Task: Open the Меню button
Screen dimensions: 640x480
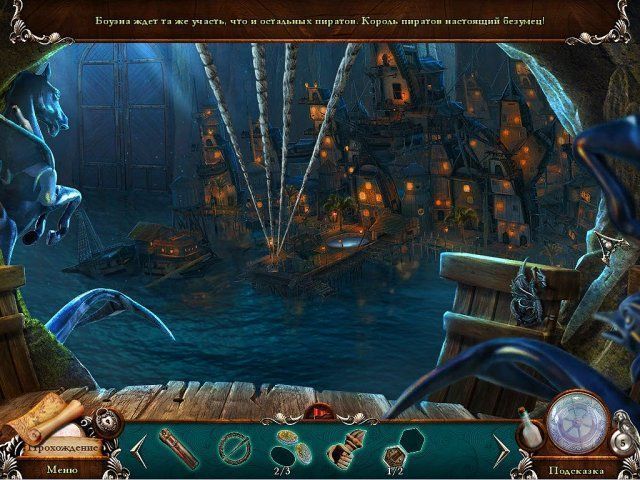Action: [61, 467]
